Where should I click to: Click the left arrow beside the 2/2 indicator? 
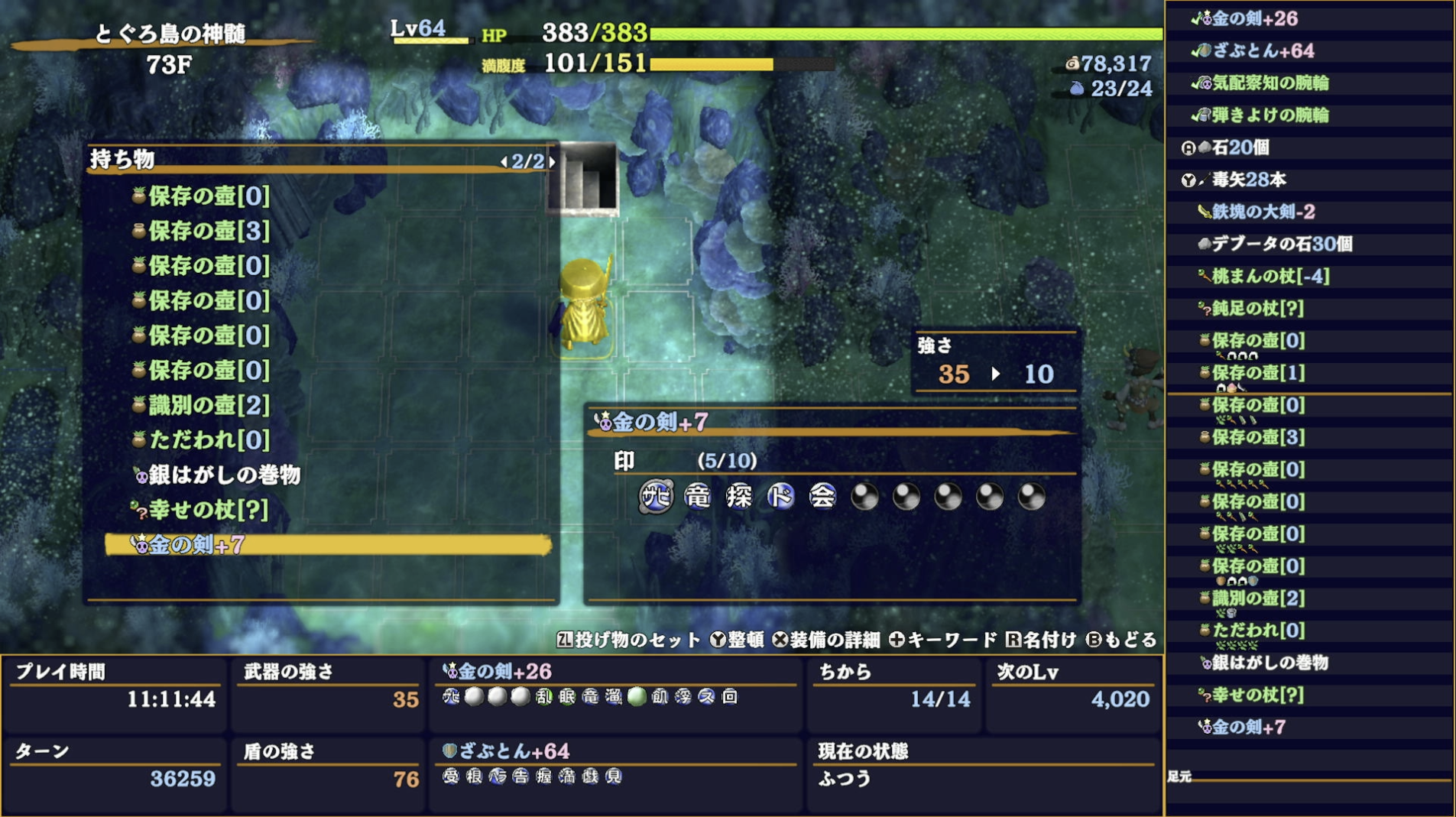point(505,162)
